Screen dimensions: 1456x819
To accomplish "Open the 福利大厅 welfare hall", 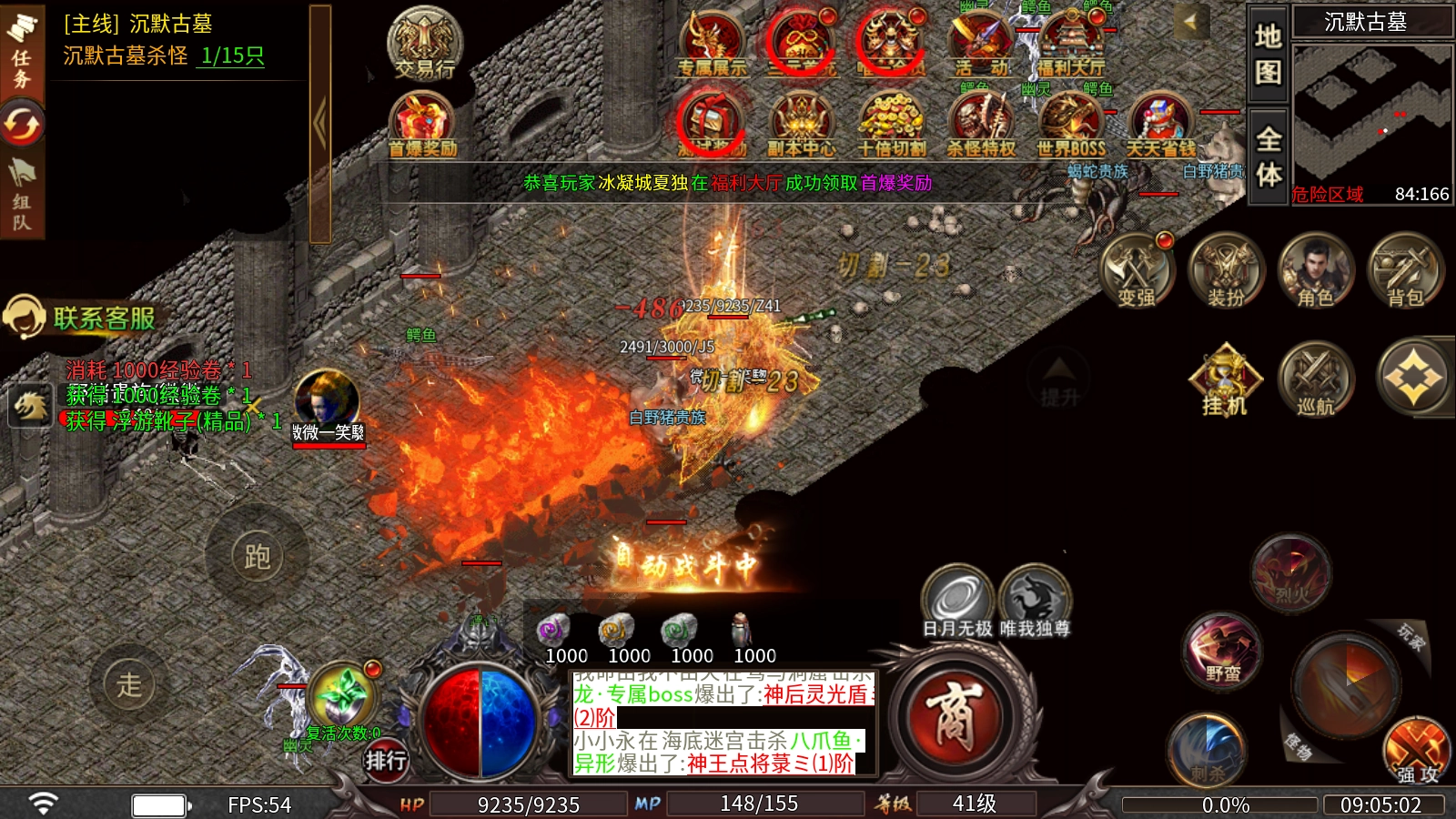I will click(1071, 44).
